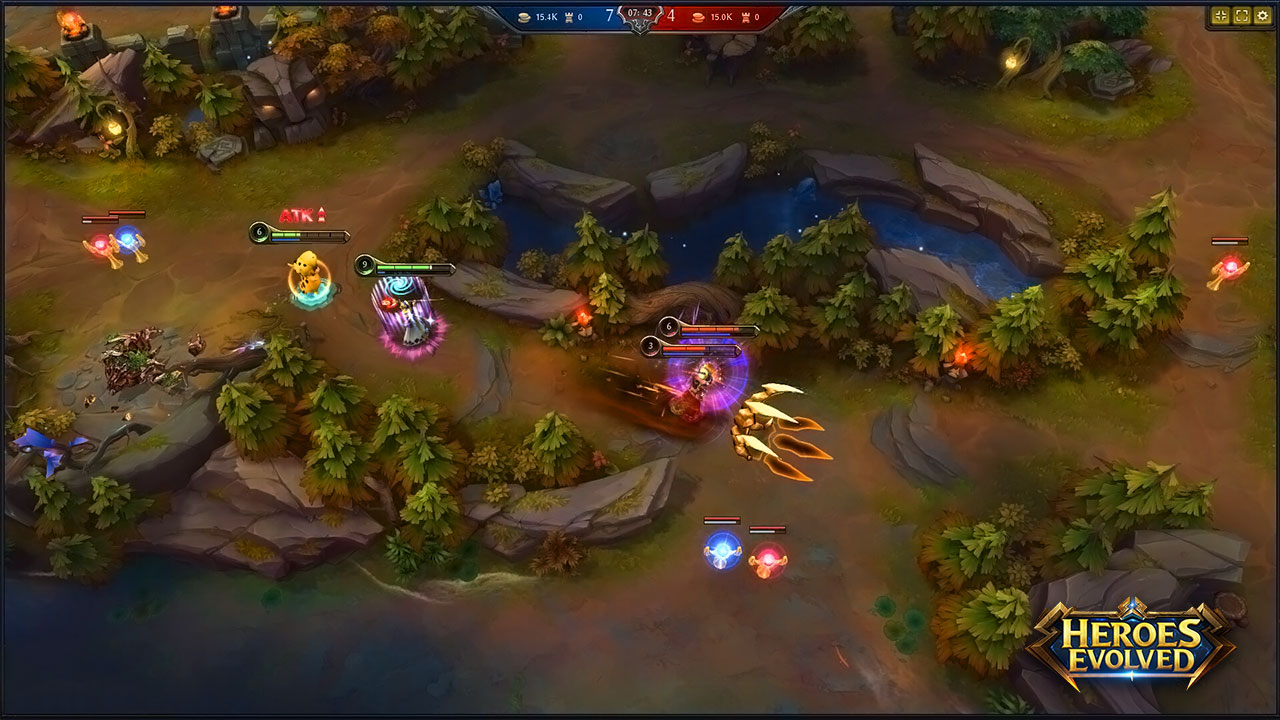Click the blue team's tower counter icon
This screenshot has height=720, width=1280.
[569, 15]
